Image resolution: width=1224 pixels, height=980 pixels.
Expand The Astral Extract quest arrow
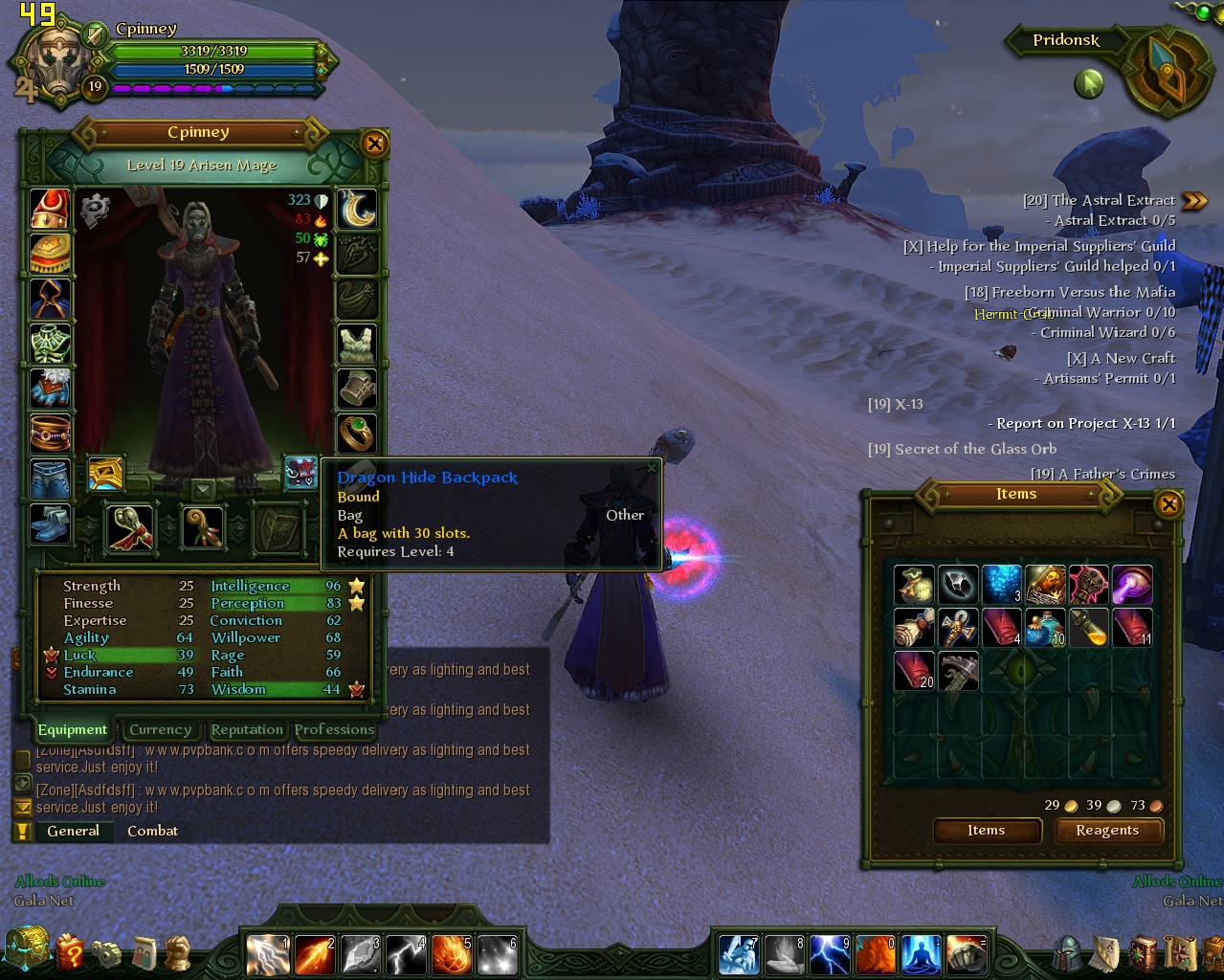[1194, 201]
